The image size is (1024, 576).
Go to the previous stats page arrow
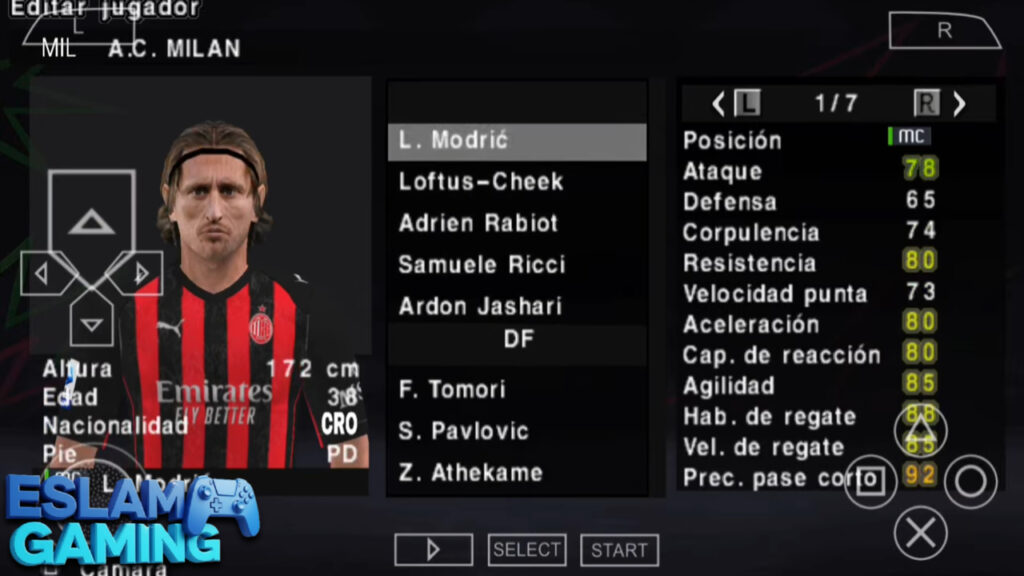718,103
